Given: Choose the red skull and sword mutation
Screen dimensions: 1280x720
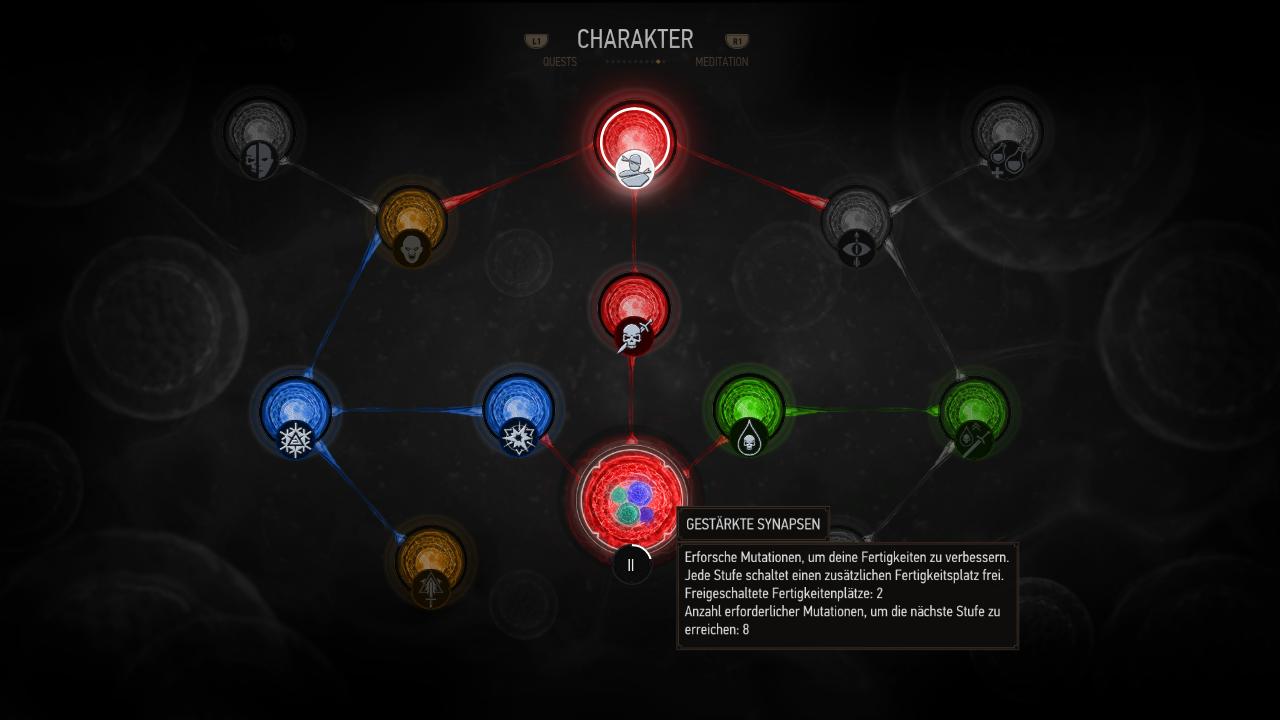Looking at the screenshot, I should pyautogui.click(x=634, y=308).
